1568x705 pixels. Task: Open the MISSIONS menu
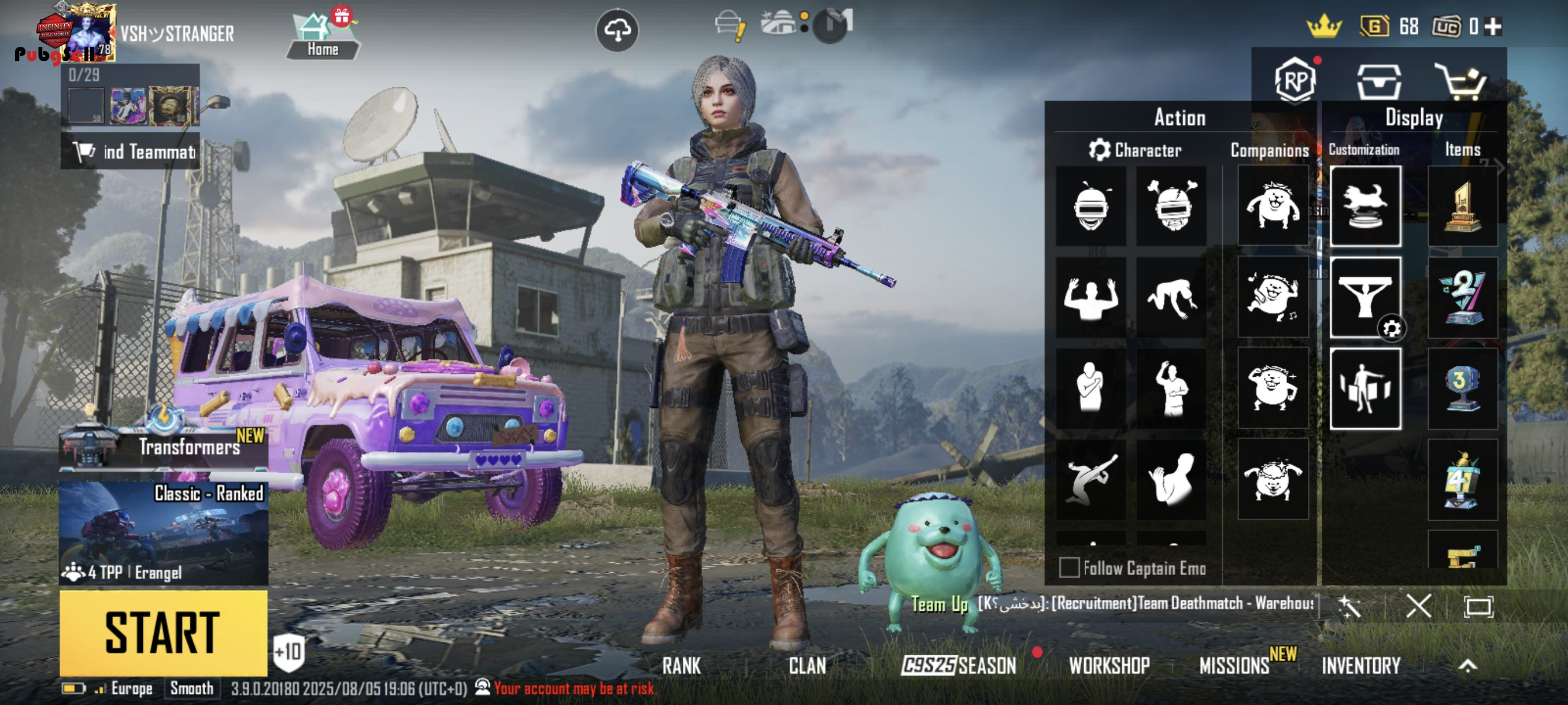(x=1234, y=666)
